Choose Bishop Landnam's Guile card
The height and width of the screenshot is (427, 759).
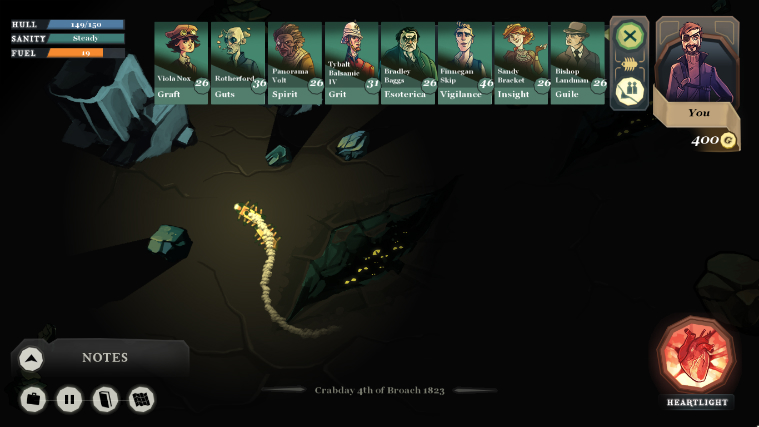(x=578, y=62)
